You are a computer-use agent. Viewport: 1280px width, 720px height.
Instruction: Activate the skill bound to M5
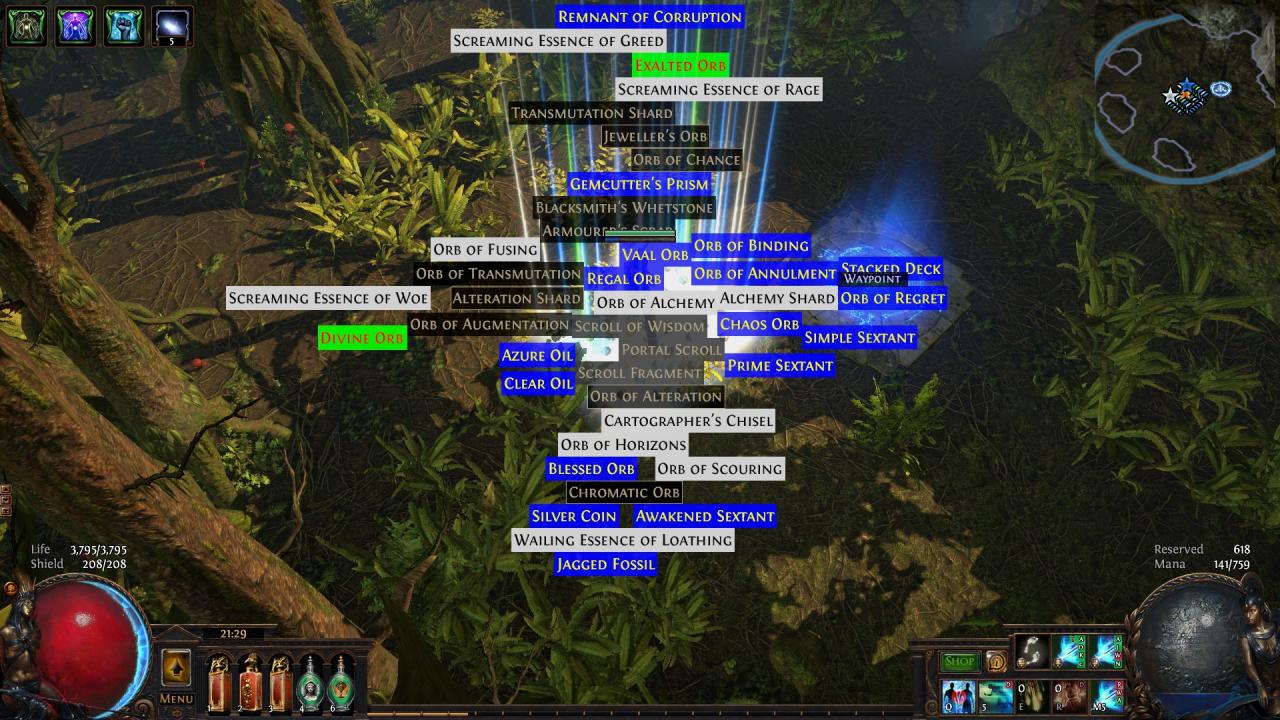[x=1108, y=696]
